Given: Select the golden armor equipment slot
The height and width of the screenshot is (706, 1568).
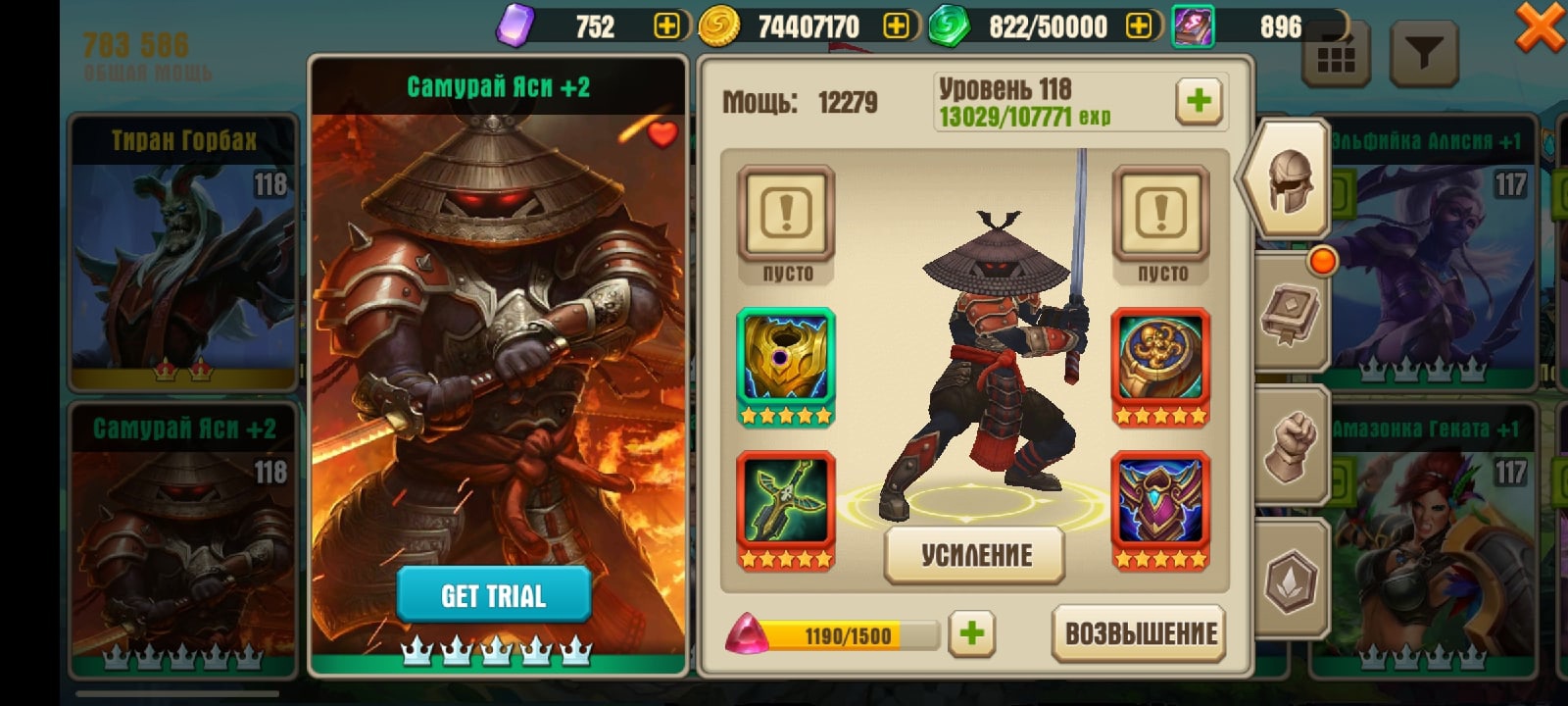Looking at the screenshot, I should 785,366.
